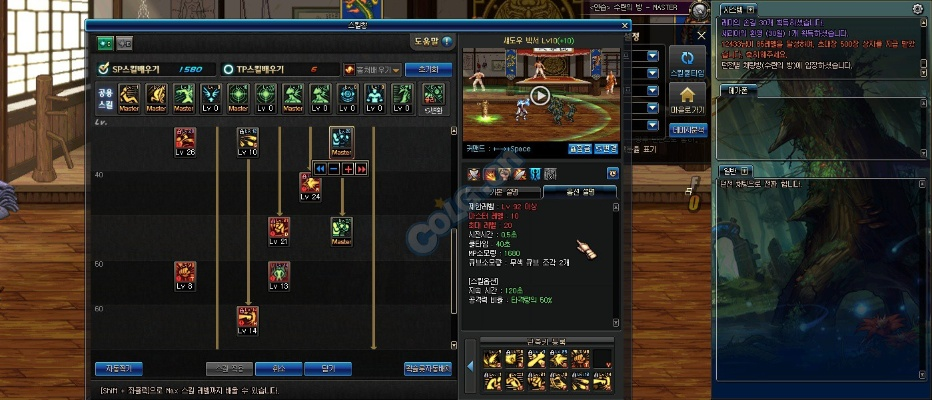This screenshot has height=400, width=932.
Task: Click the 취소 cancel button
Action: click(281, 368)
